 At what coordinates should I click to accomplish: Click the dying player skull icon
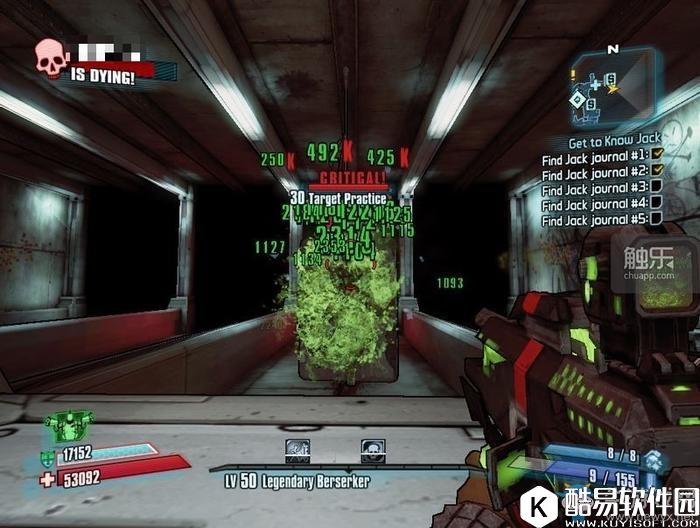[51, 59]
